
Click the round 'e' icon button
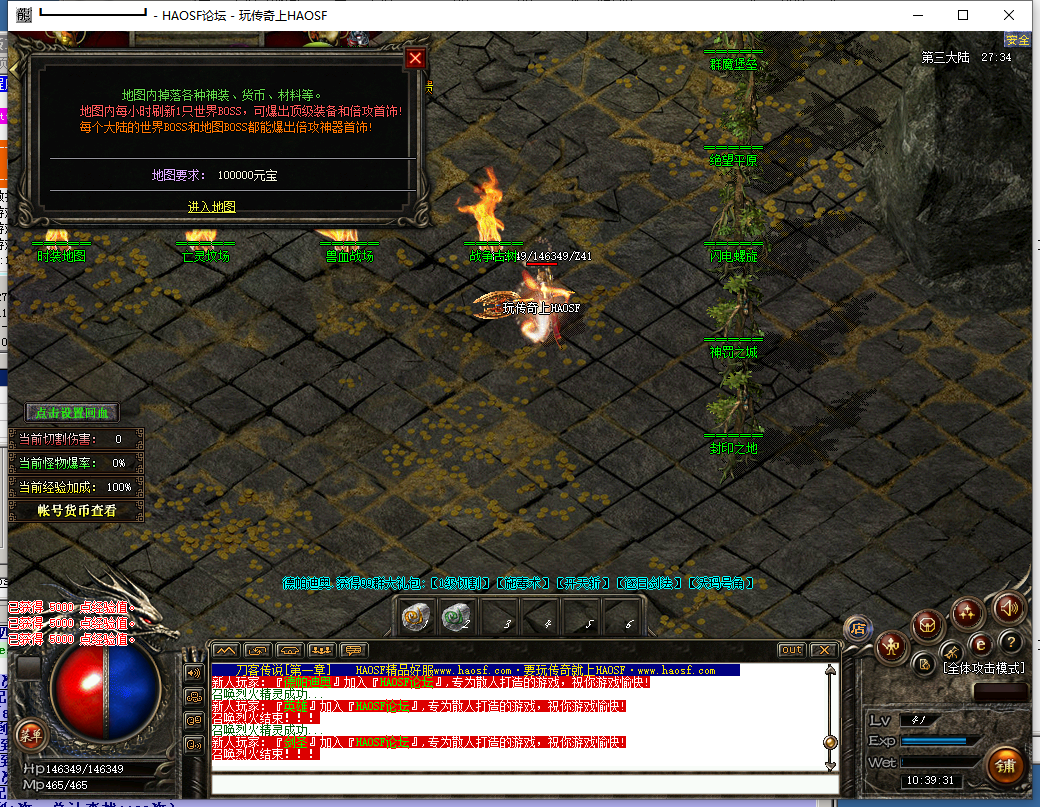click(x=981, y=644)
